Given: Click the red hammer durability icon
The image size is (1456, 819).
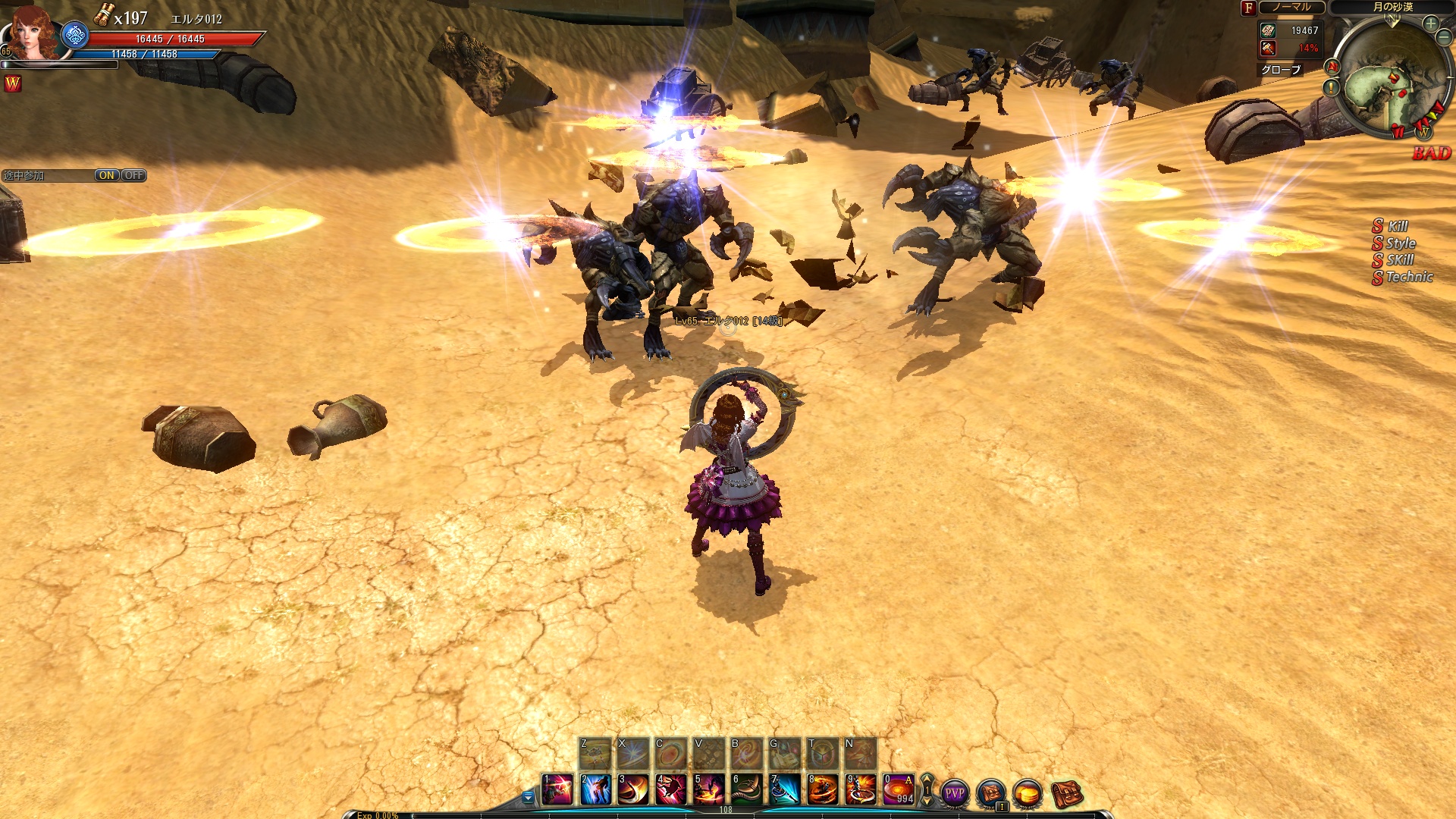Looking at the screenshot, I should (x=1268, y=48).
